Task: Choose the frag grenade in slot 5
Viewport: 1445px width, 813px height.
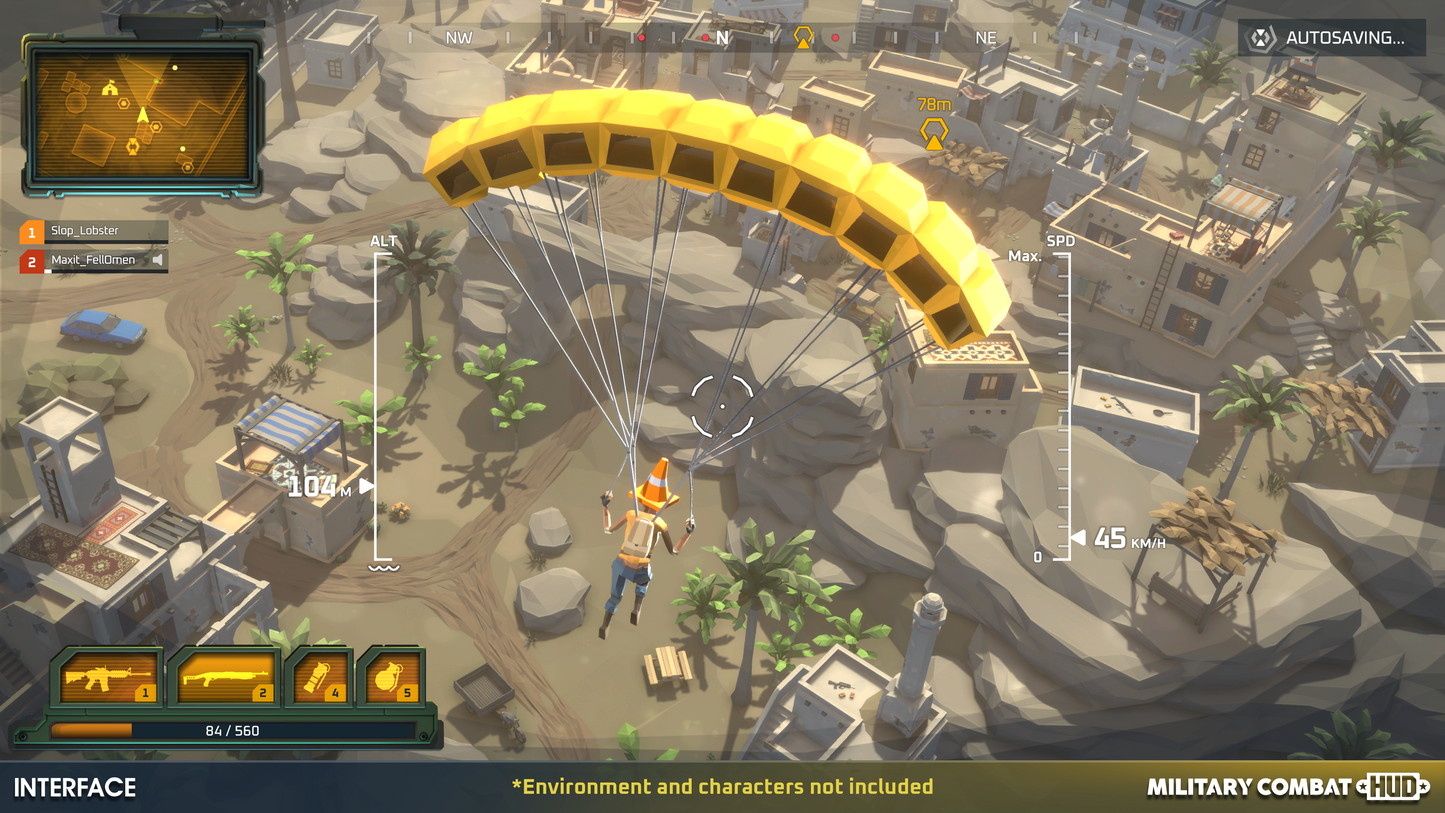Action: click(391, 679)
